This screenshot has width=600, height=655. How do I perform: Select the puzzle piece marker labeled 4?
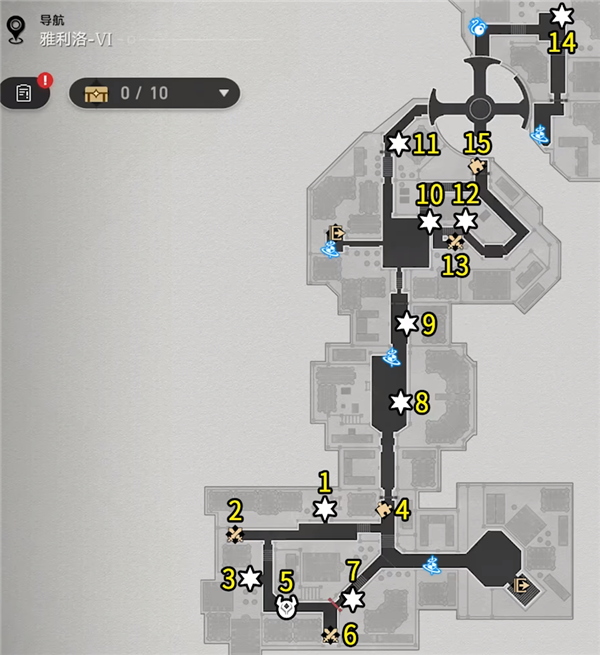point(383,510)
